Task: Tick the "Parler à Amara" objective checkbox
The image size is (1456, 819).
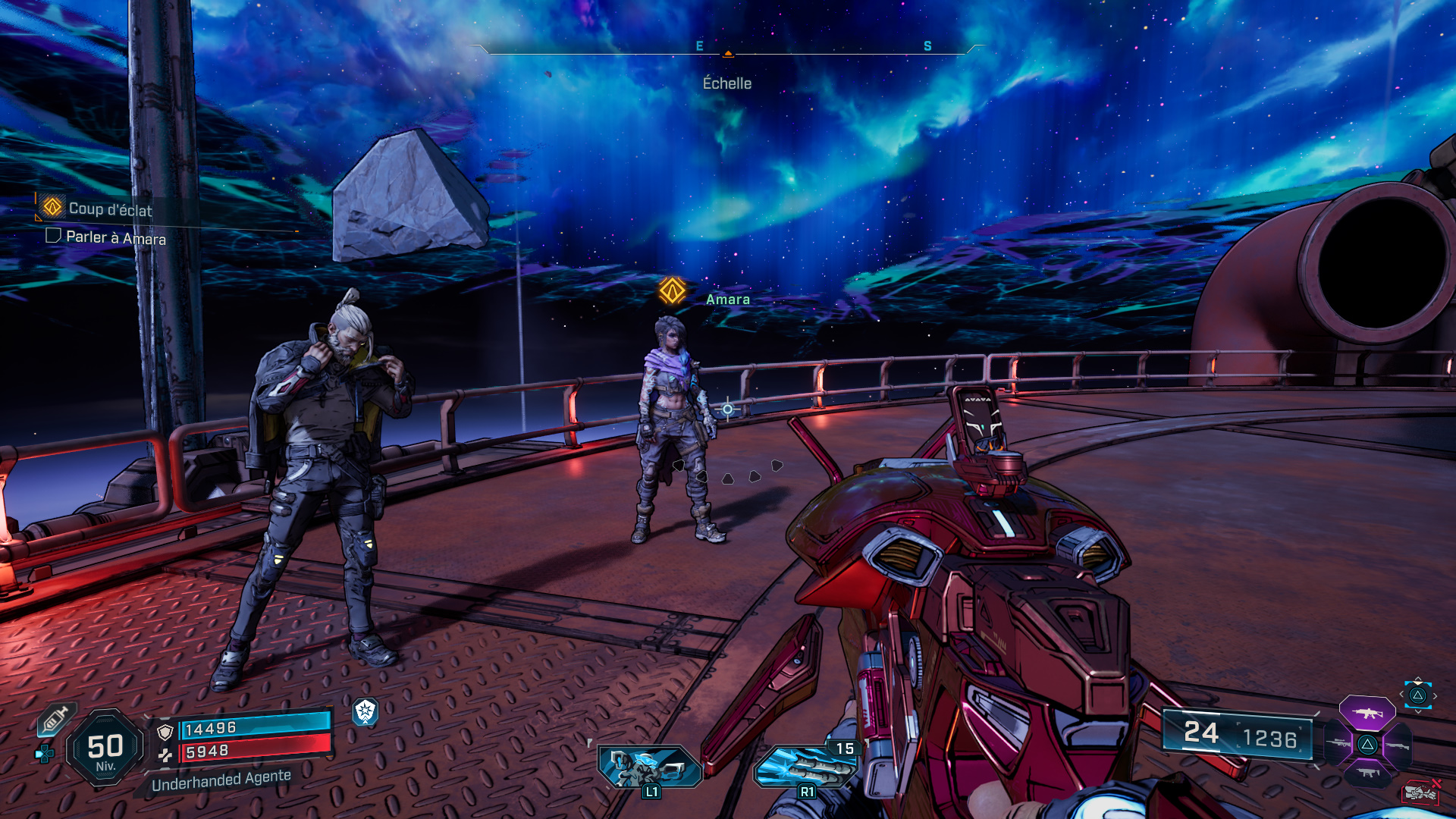Action: click(53, 236)
